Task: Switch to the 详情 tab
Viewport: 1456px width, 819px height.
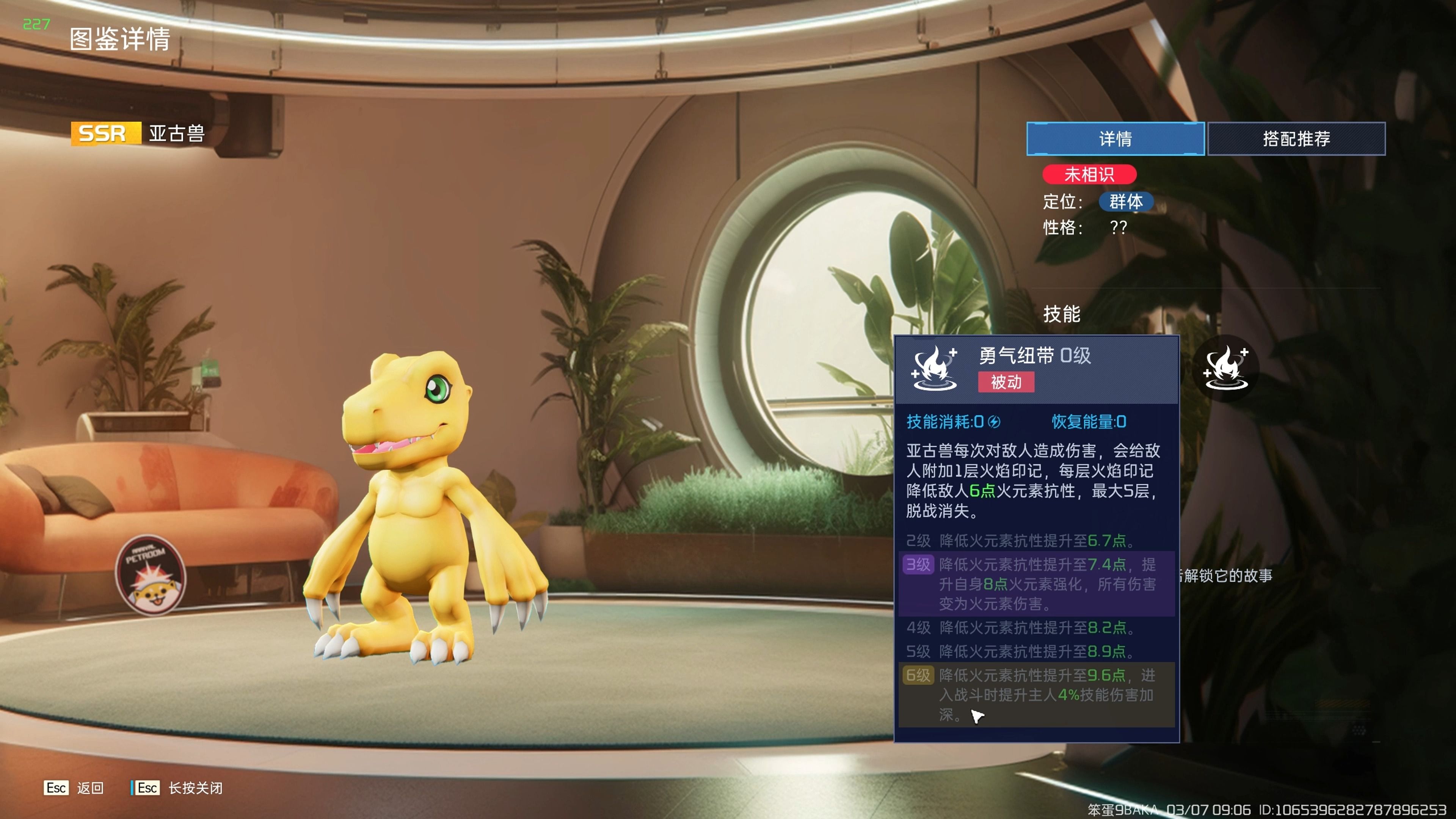Action: tap(1115, 138)
